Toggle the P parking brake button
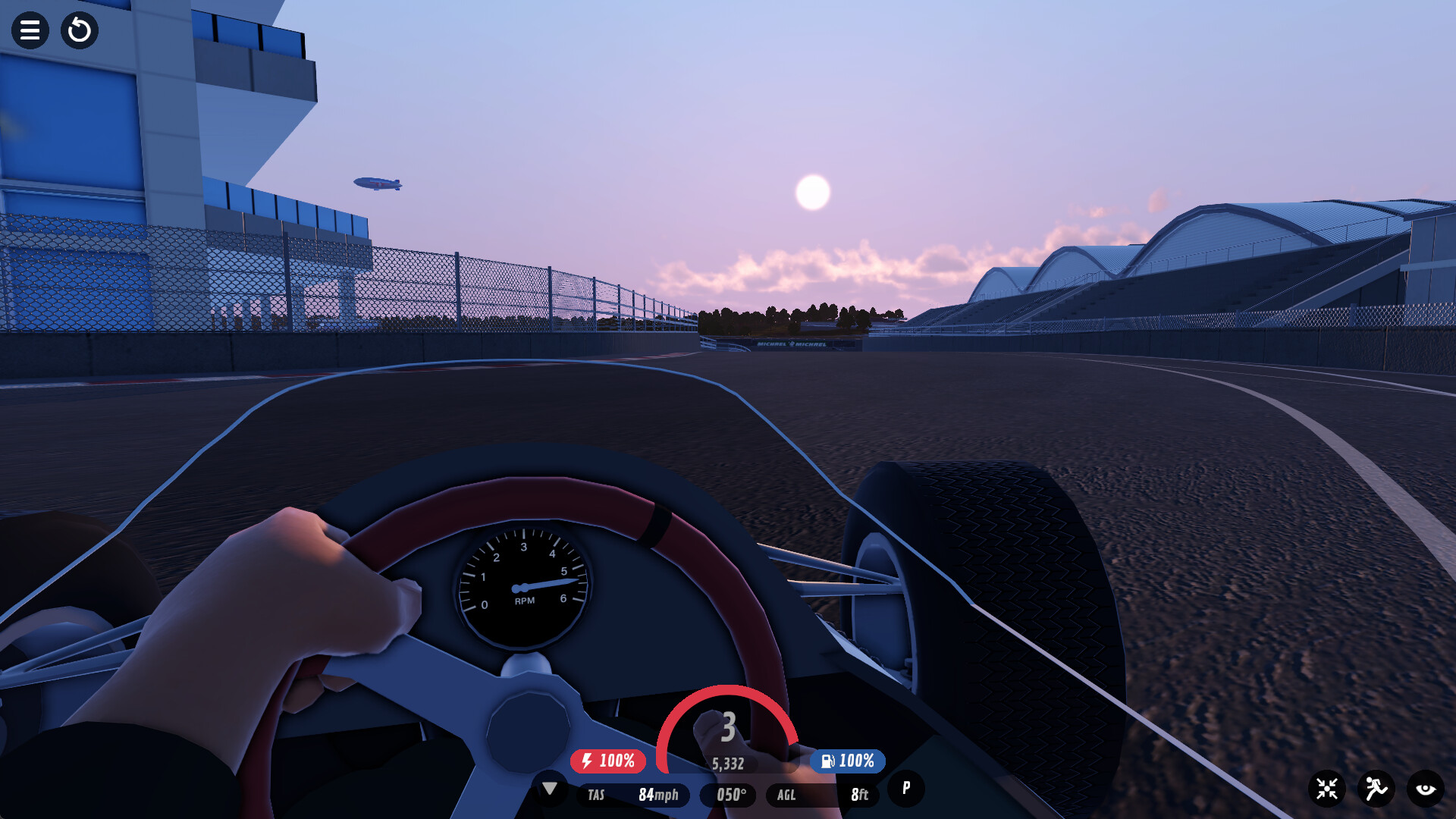The image size is (1456, 819). point(906,788)
